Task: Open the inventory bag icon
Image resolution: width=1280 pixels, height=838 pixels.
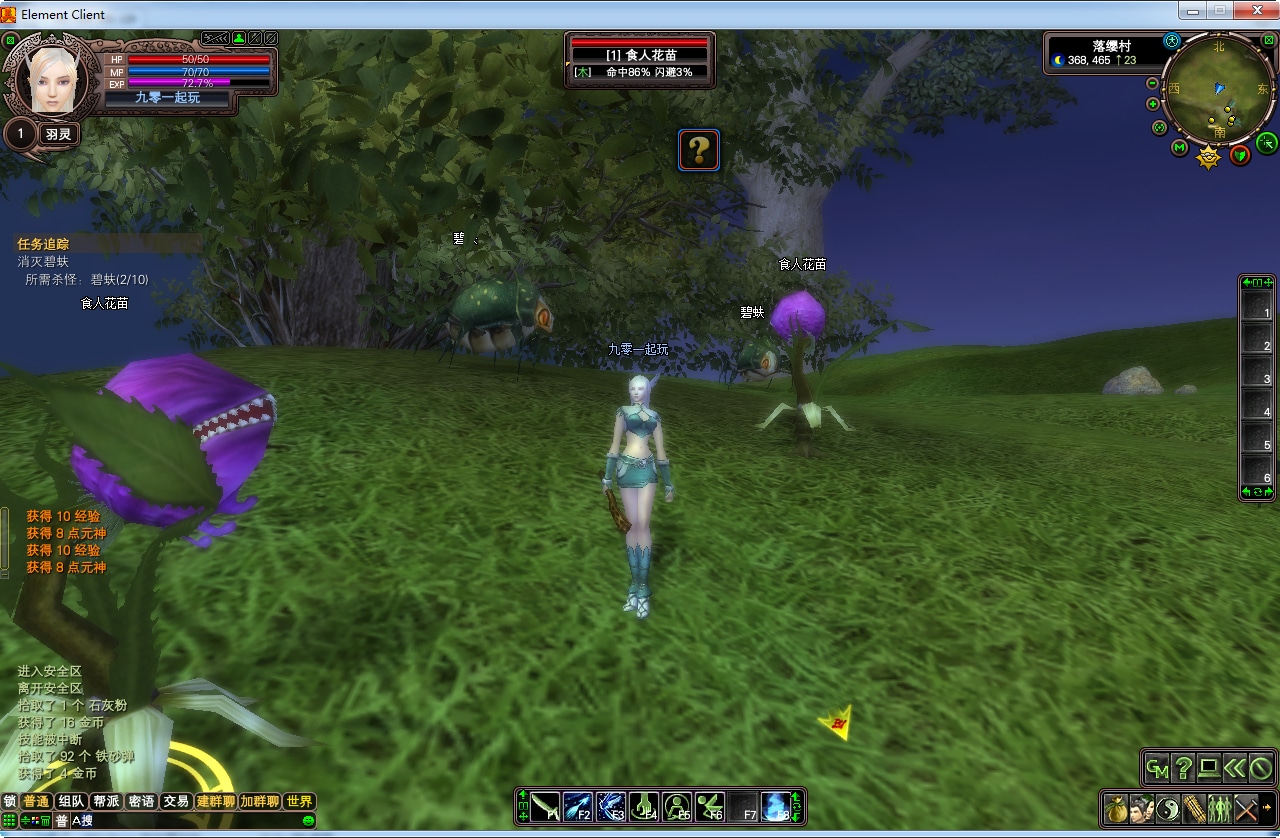Action: pos(1116,808)
